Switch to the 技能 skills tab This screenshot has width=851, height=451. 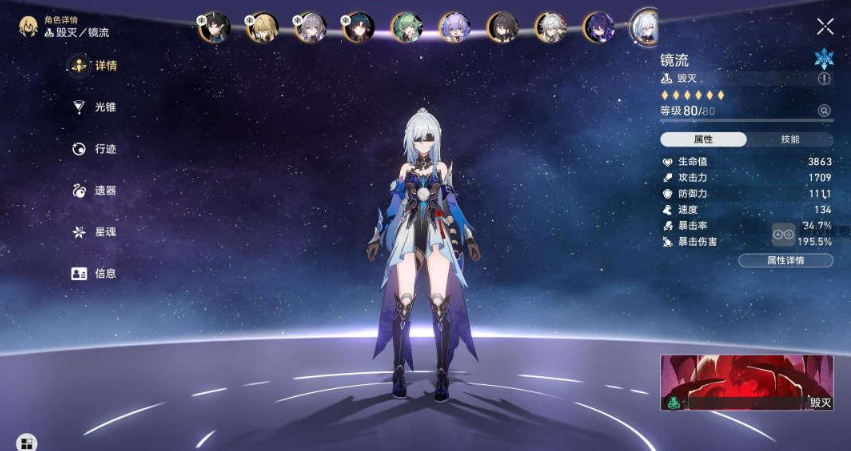coord(790,140)
